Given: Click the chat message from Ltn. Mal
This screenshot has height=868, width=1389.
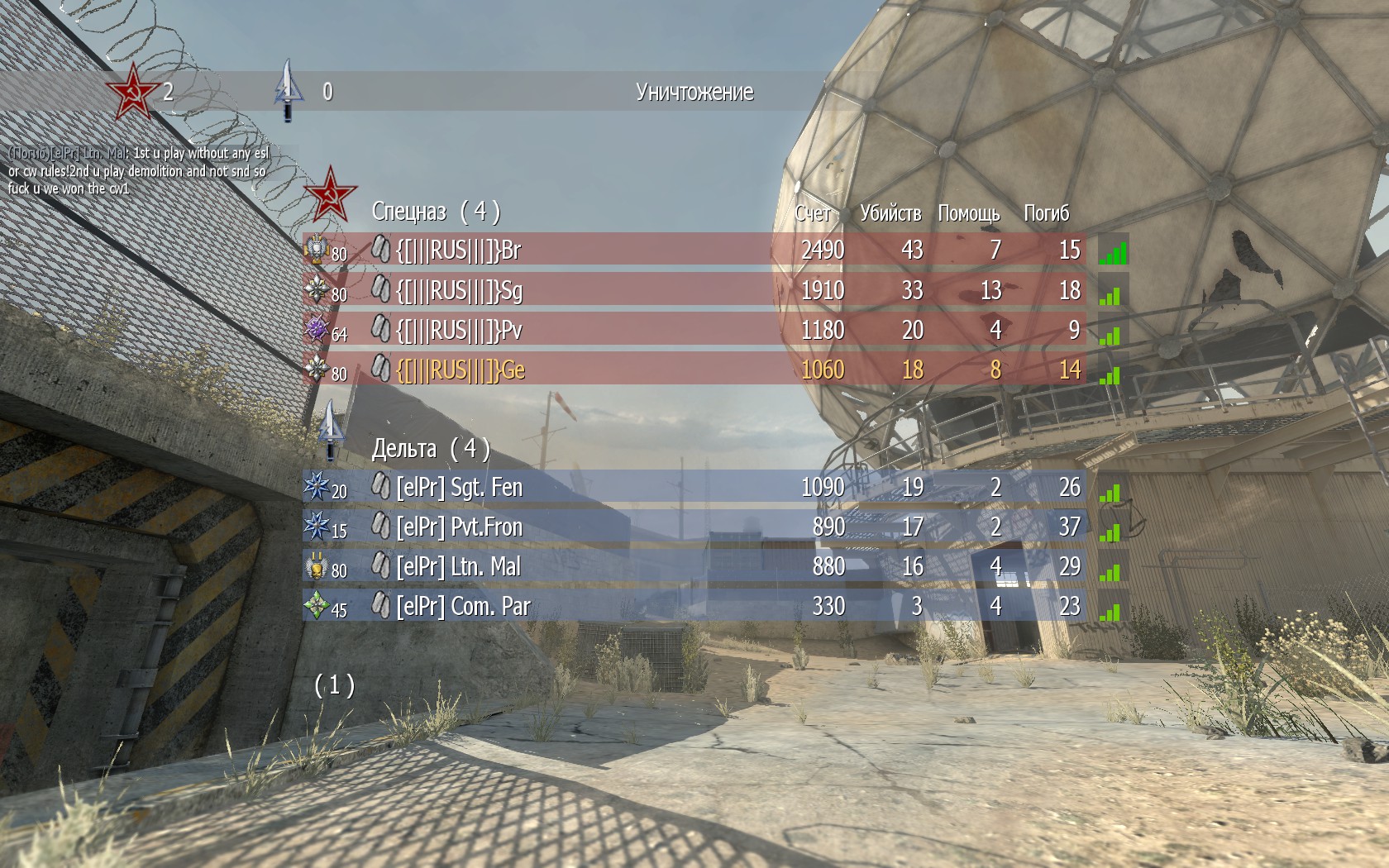Looking at the screenshot, I should tap(138, 170).
